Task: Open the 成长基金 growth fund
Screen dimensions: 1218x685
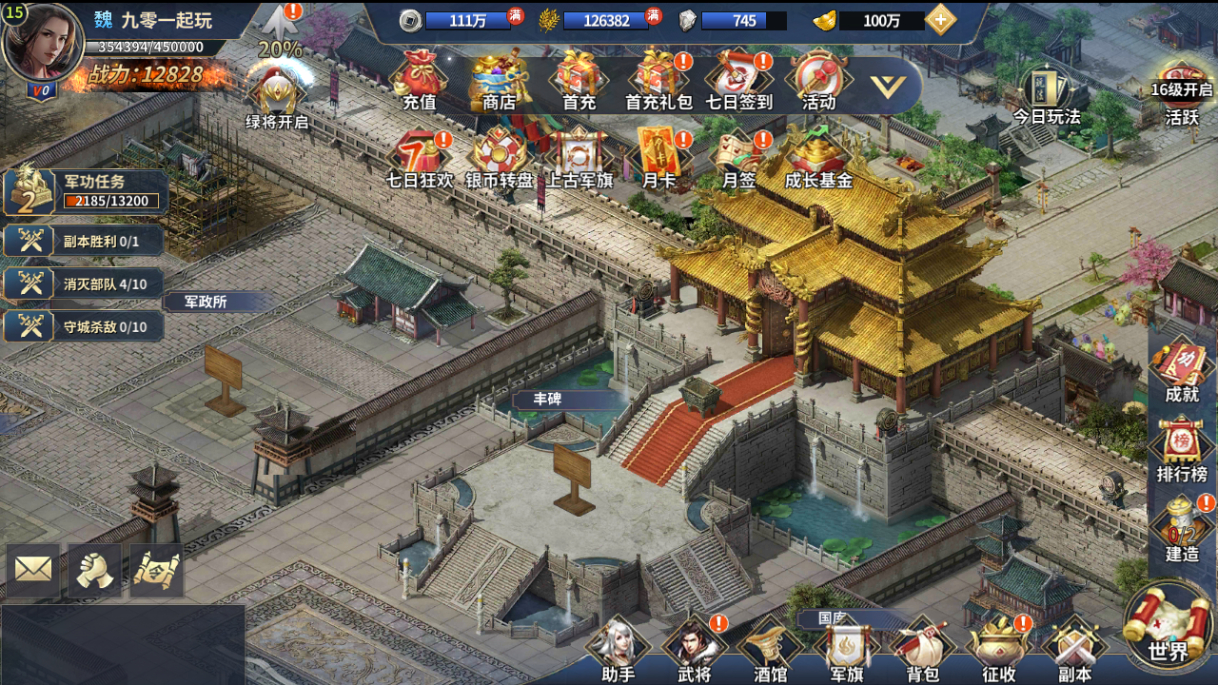Action: [818, 158]
